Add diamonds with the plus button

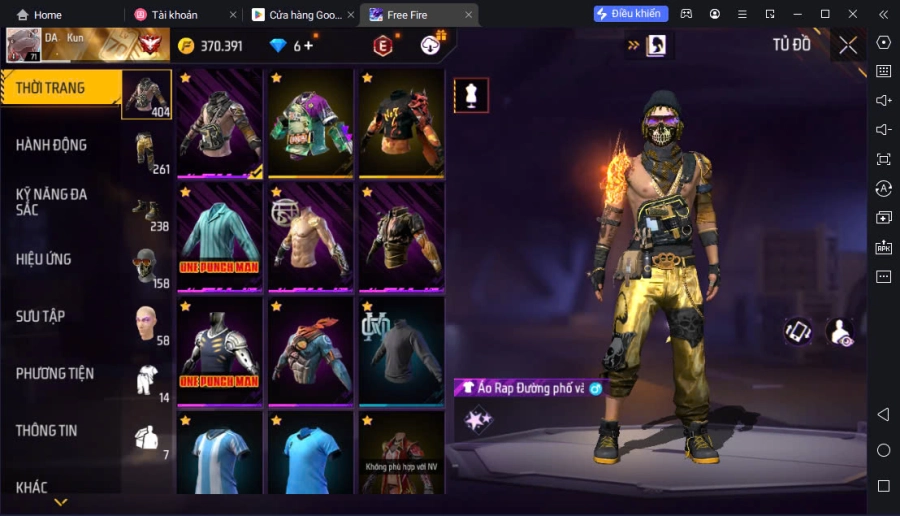[x=308, y=46]
